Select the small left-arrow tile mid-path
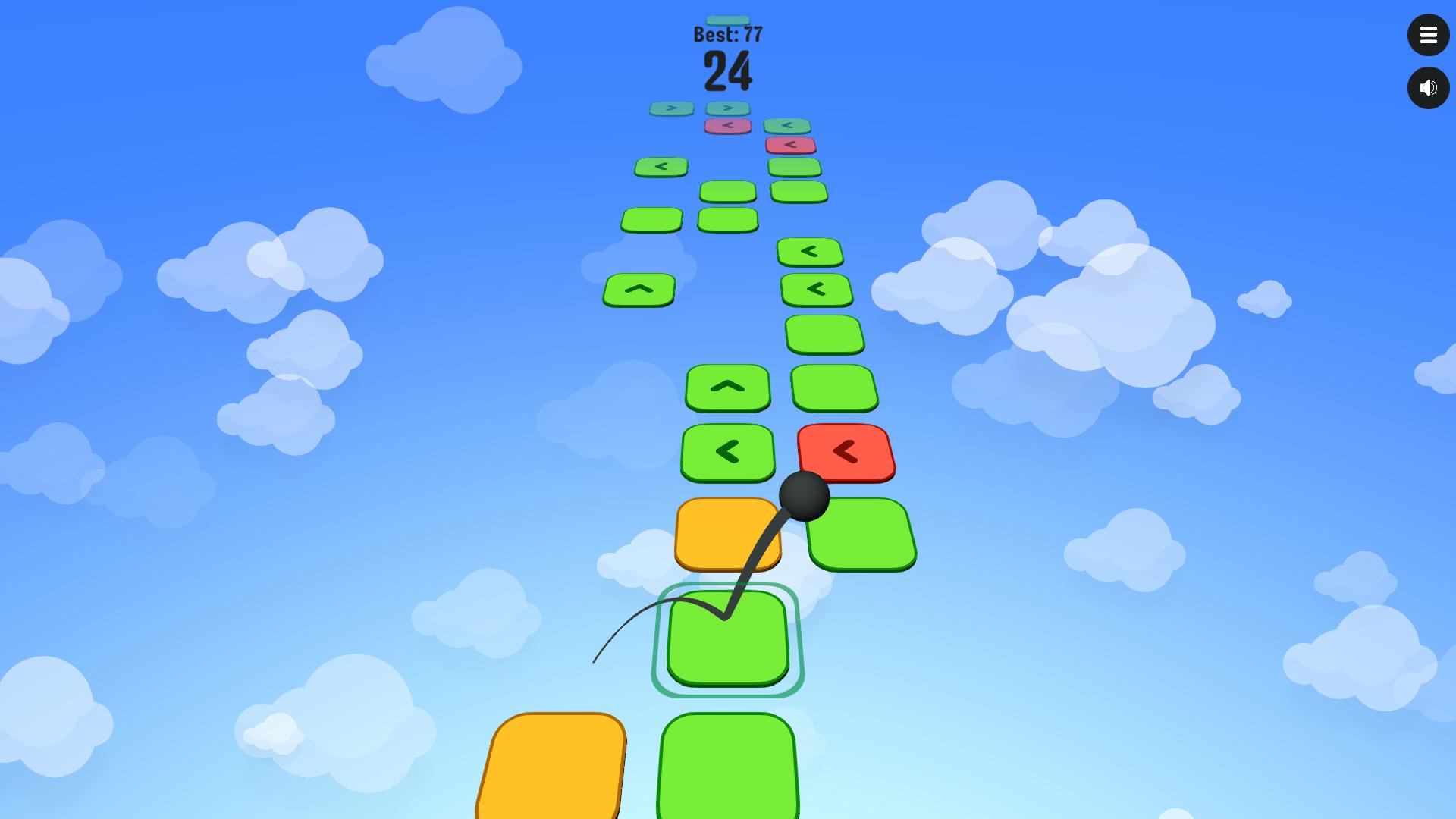Viewport: 1456px width, 819px height. tap(660, 166)
